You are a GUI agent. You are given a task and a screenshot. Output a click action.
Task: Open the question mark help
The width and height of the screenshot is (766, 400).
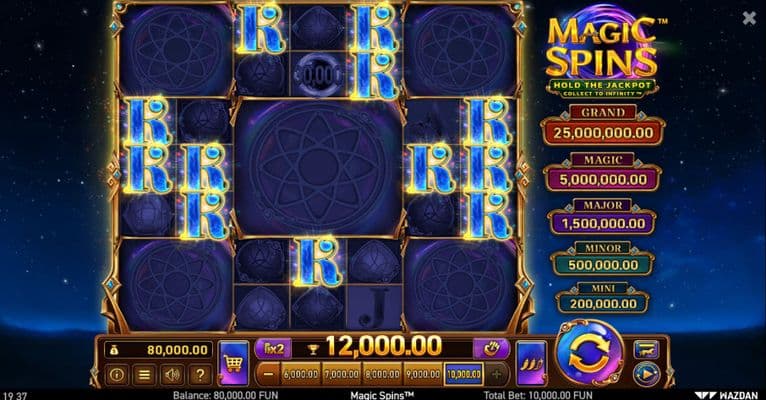coord(200,375)
